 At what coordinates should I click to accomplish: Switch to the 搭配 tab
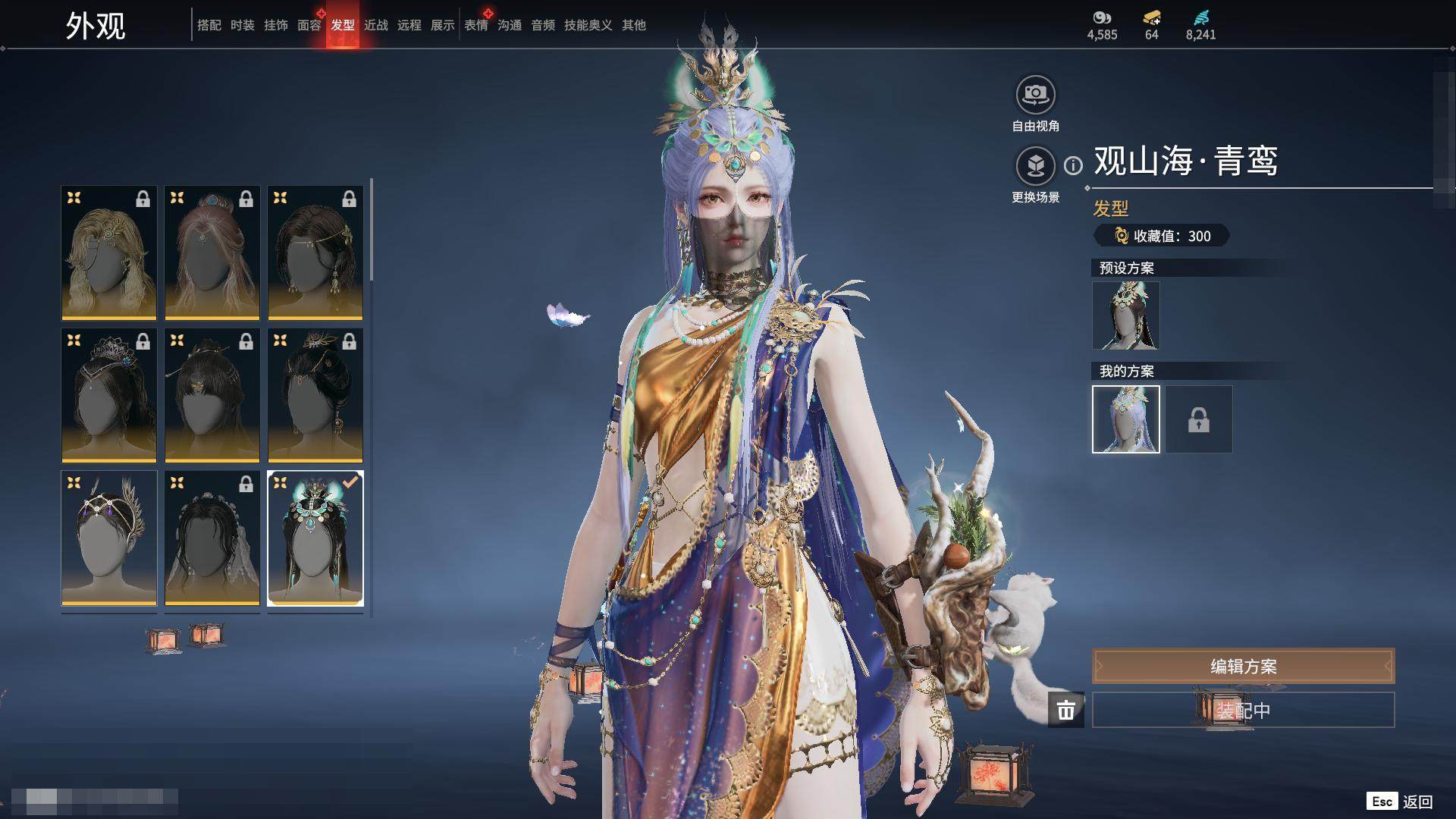click(x=209, y=25)
